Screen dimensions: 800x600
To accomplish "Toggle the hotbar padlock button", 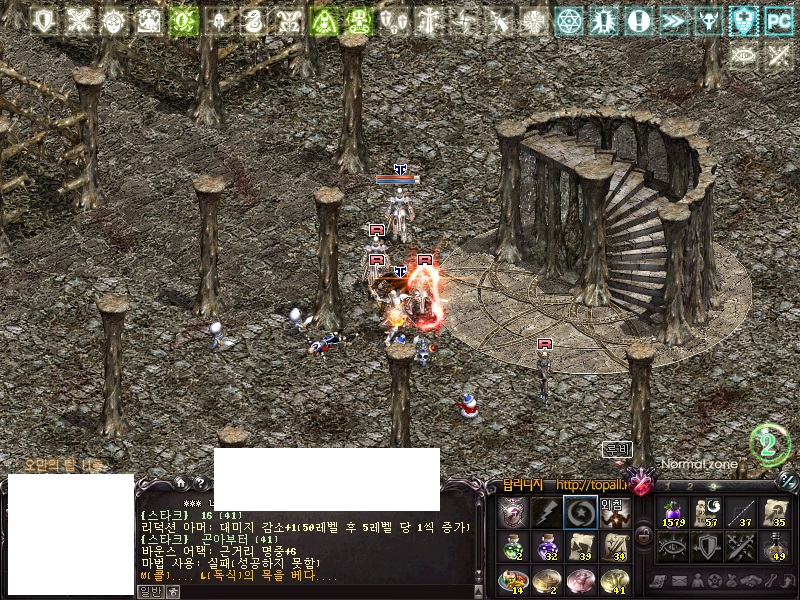I will (643, 536).
